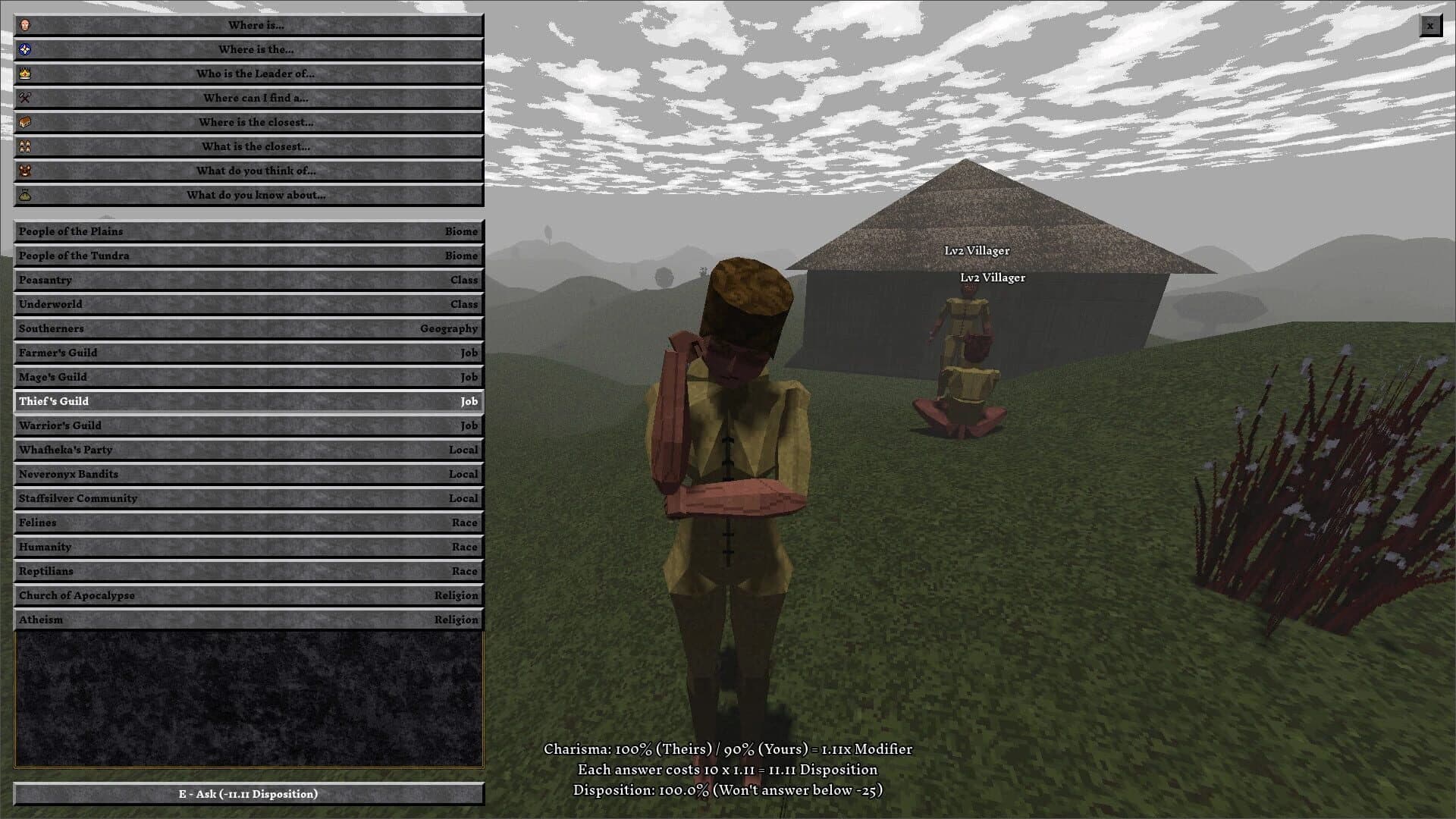
Task: Click the crown icon for 'Who is the Leader of...'
Action: coord(24,74)
